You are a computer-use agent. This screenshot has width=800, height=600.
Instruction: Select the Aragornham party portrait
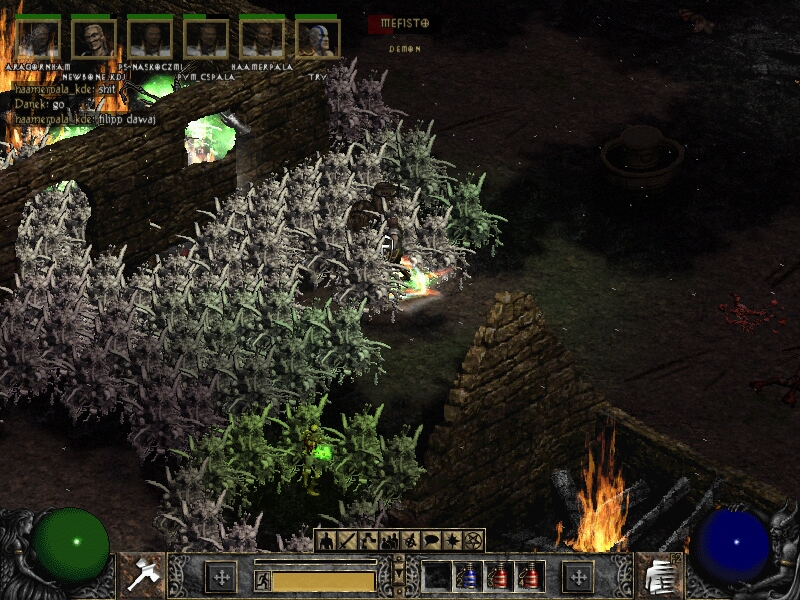pyautogui.click(x=38, y=38)
